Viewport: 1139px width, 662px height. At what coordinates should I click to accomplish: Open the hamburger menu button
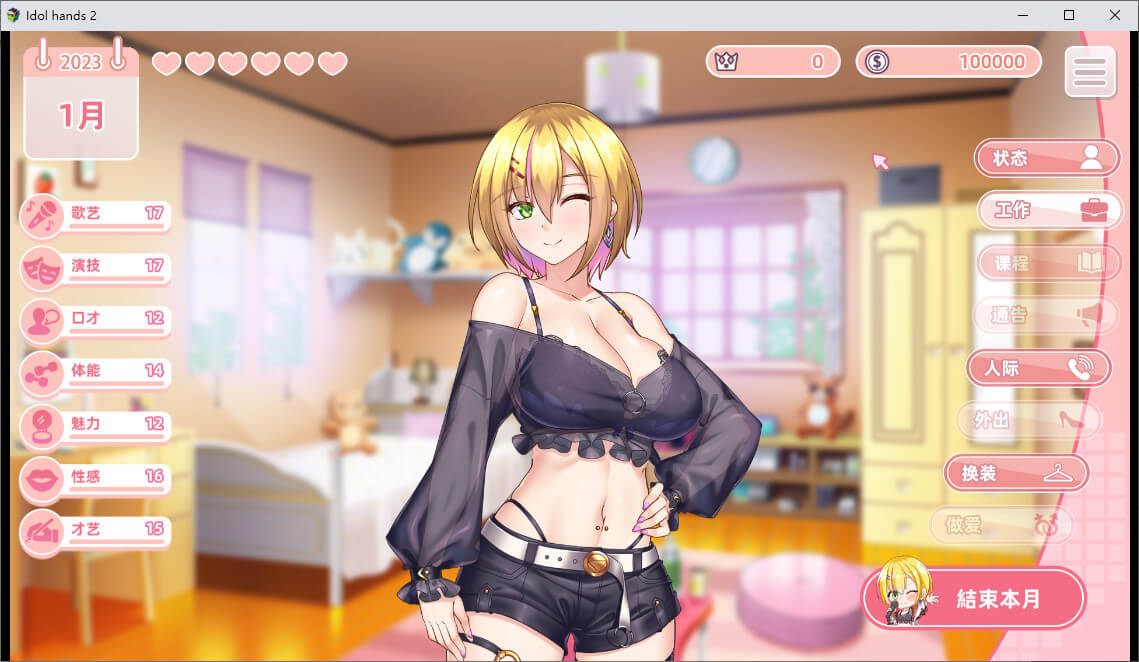pyautogui.click(x=1089, y=71)
